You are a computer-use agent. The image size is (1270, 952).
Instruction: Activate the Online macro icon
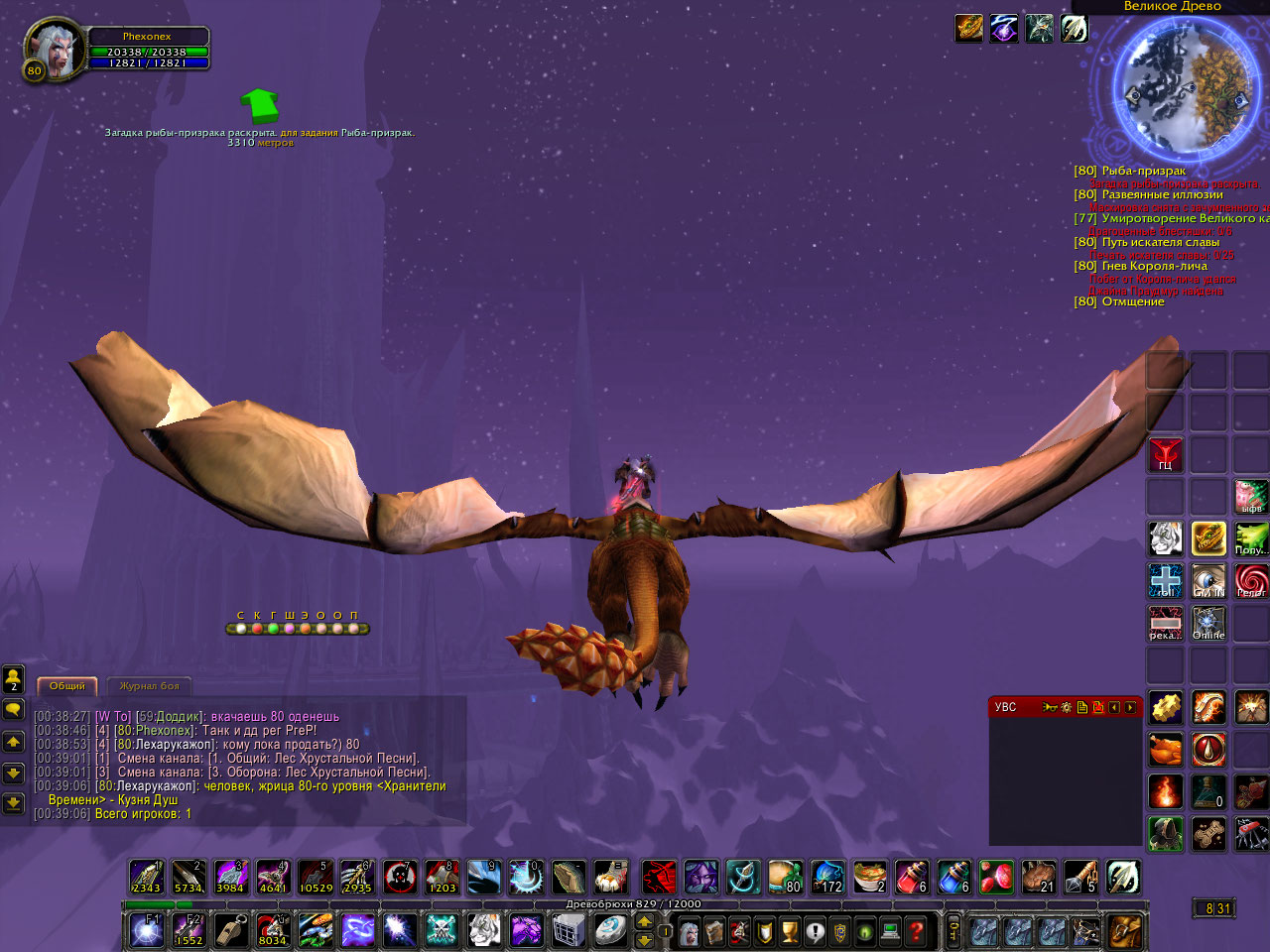tap(1208, 624)
